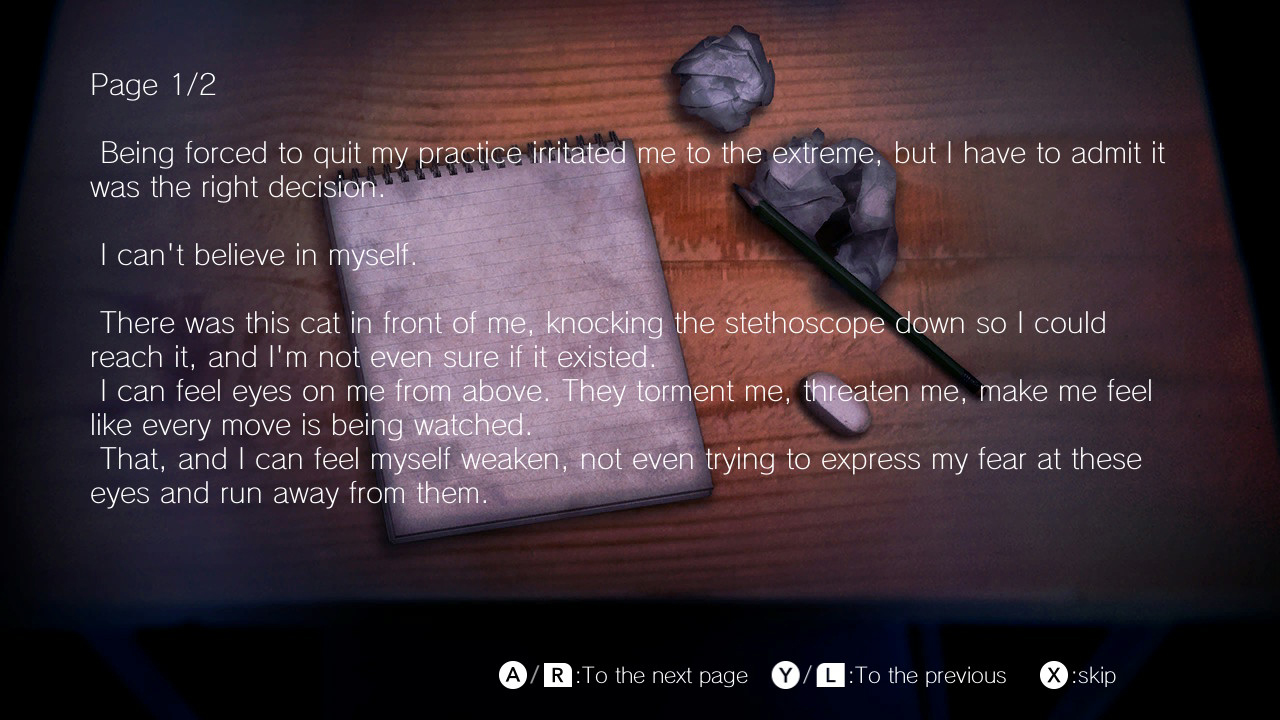The image size is (1280, 720).
Task: Click the Page 1/2 indicator
Action: [152, 84]
